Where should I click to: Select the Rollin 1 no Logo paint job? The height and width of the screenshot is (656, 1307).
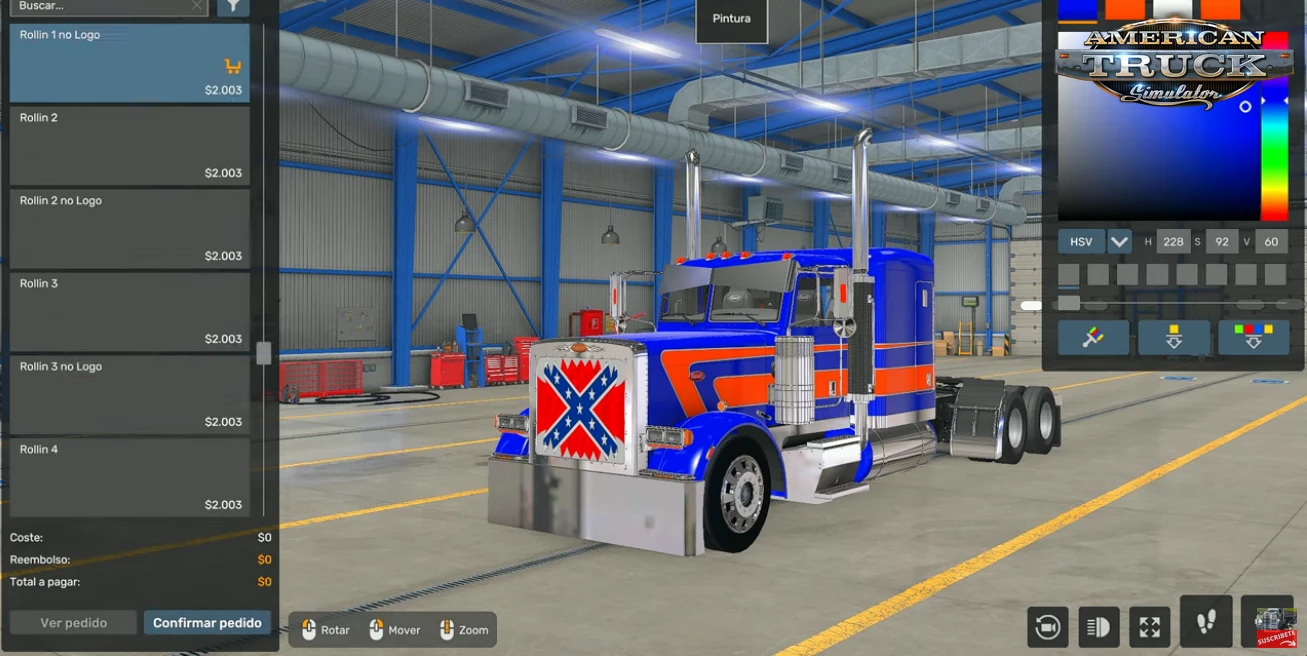[x=129, y=63]
